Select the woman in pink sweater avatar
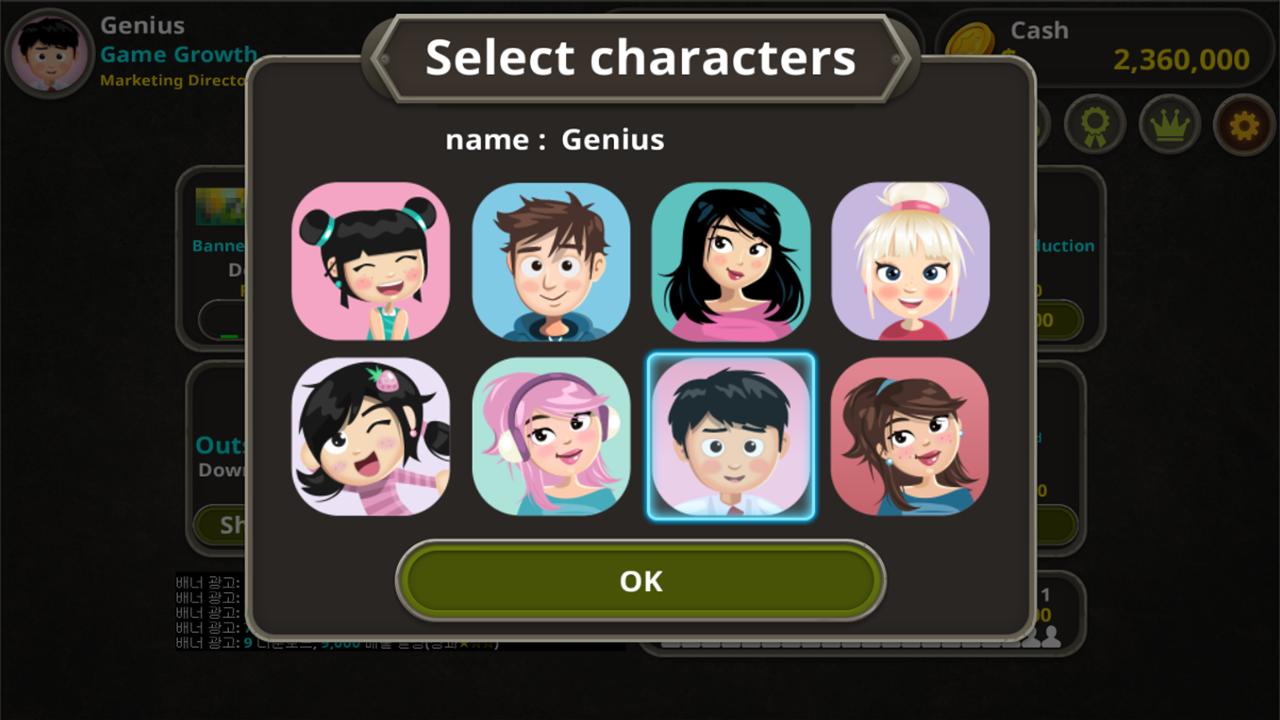Viewport: 1280px width, 720px height. (x=731, y=262)
